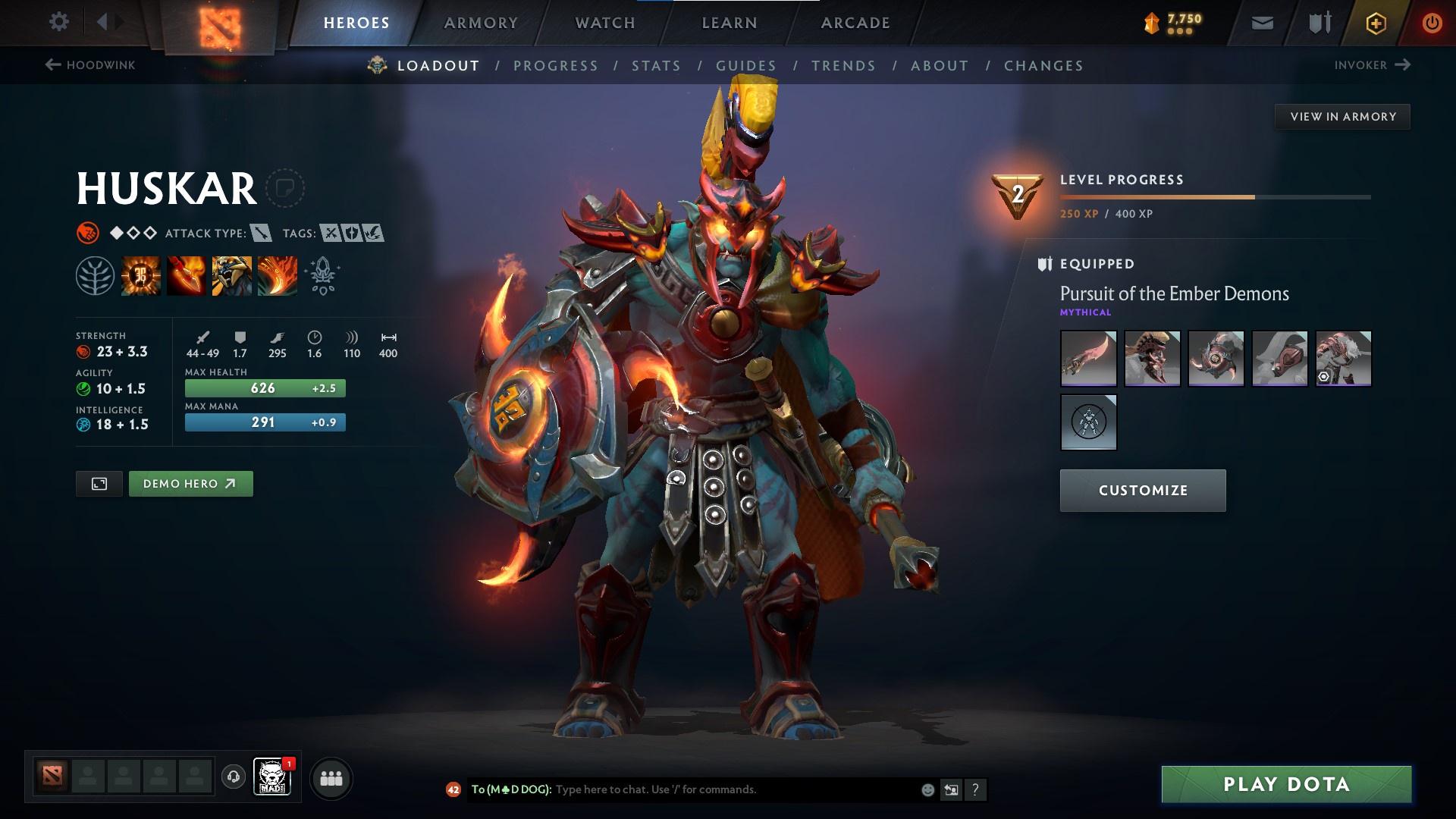Image resolution: width=1456 pixels, height=819 pixels.
Task: View the Berserker's Blood ability icon
Action: [231, 275]
